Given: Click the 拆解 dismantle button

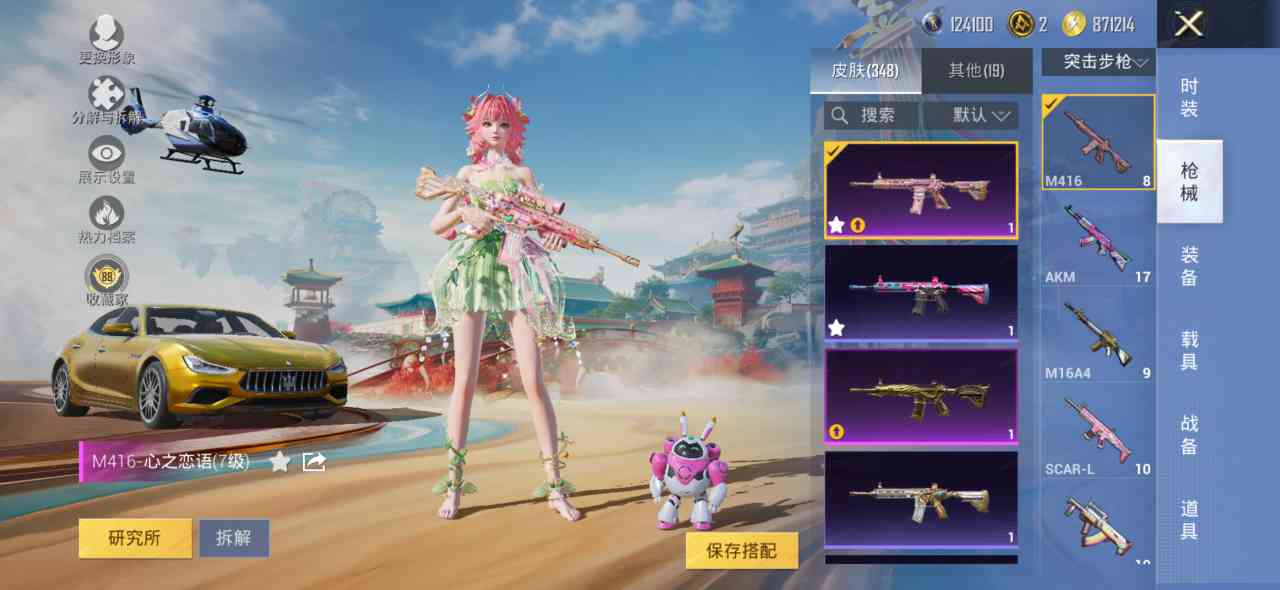Looking at the screenshot, I should 233,538.
